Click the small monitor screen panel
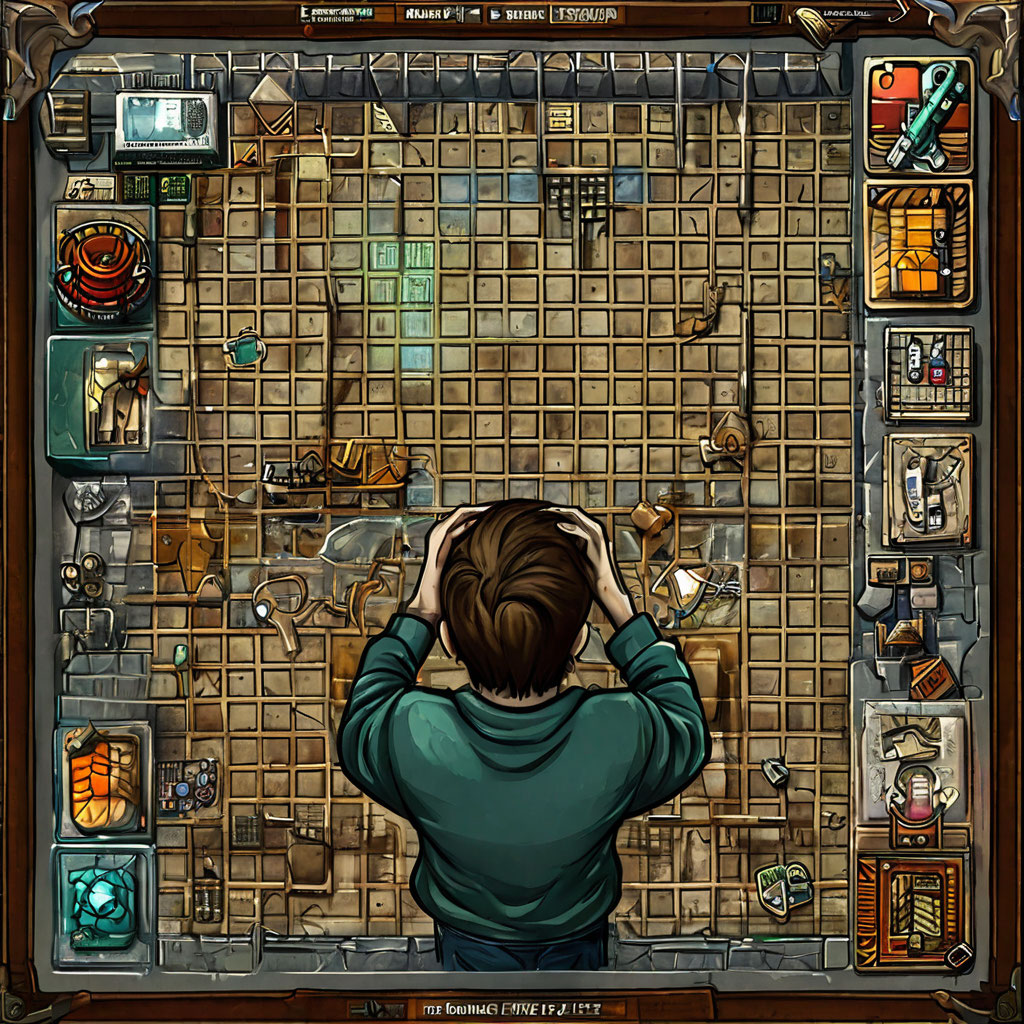The width and height of the screenshot is (1024, 1024). tap(166, 125)
